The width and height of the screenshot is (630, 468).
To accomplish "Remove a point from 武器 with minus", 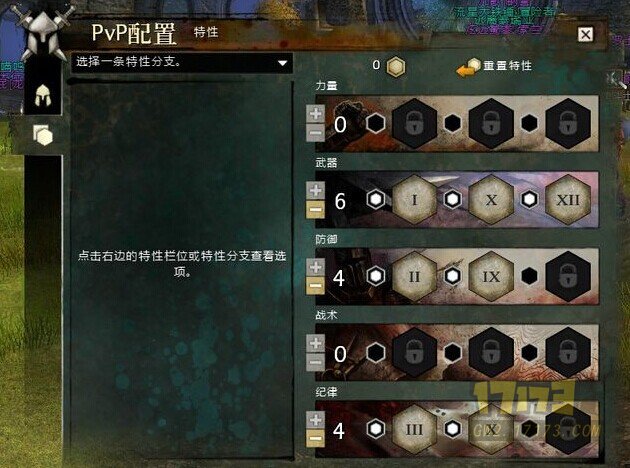I will tap(315, 209).
